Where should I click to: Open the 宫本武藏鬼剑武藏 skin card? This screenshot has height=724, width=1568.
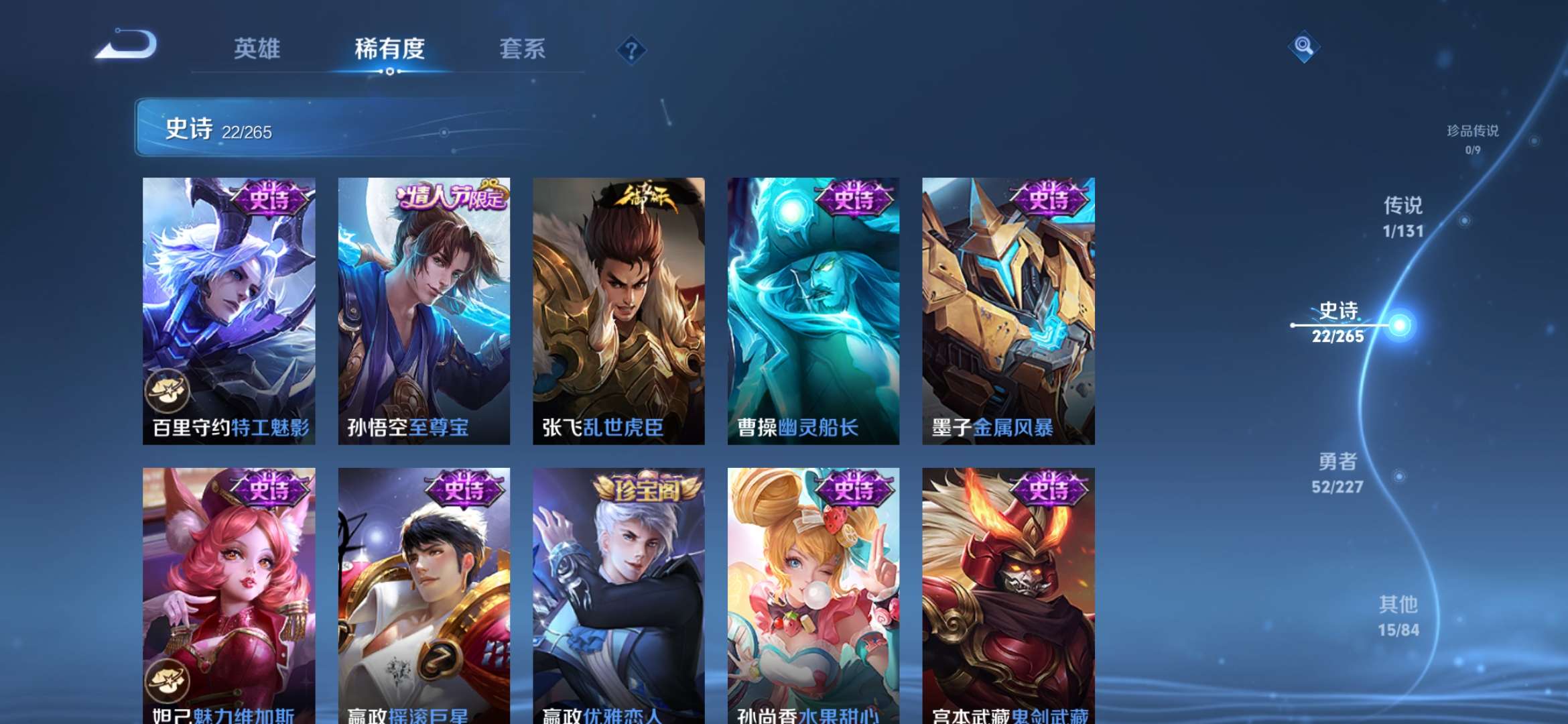click(1008, 583)
